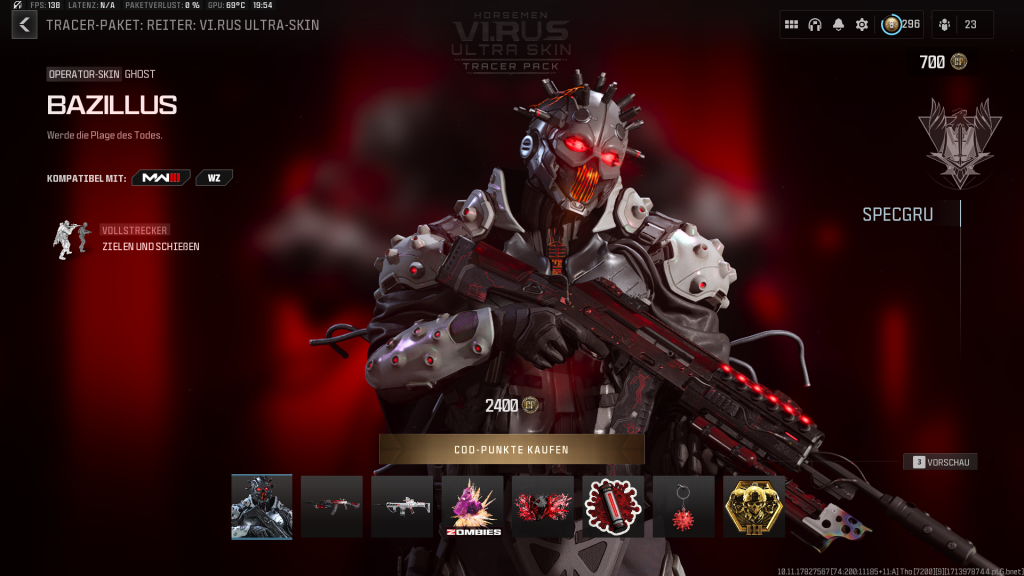Click the COD-Punkte kaufen button
Viewport: 1024px width, 576px height.
(x=511, y=450)
